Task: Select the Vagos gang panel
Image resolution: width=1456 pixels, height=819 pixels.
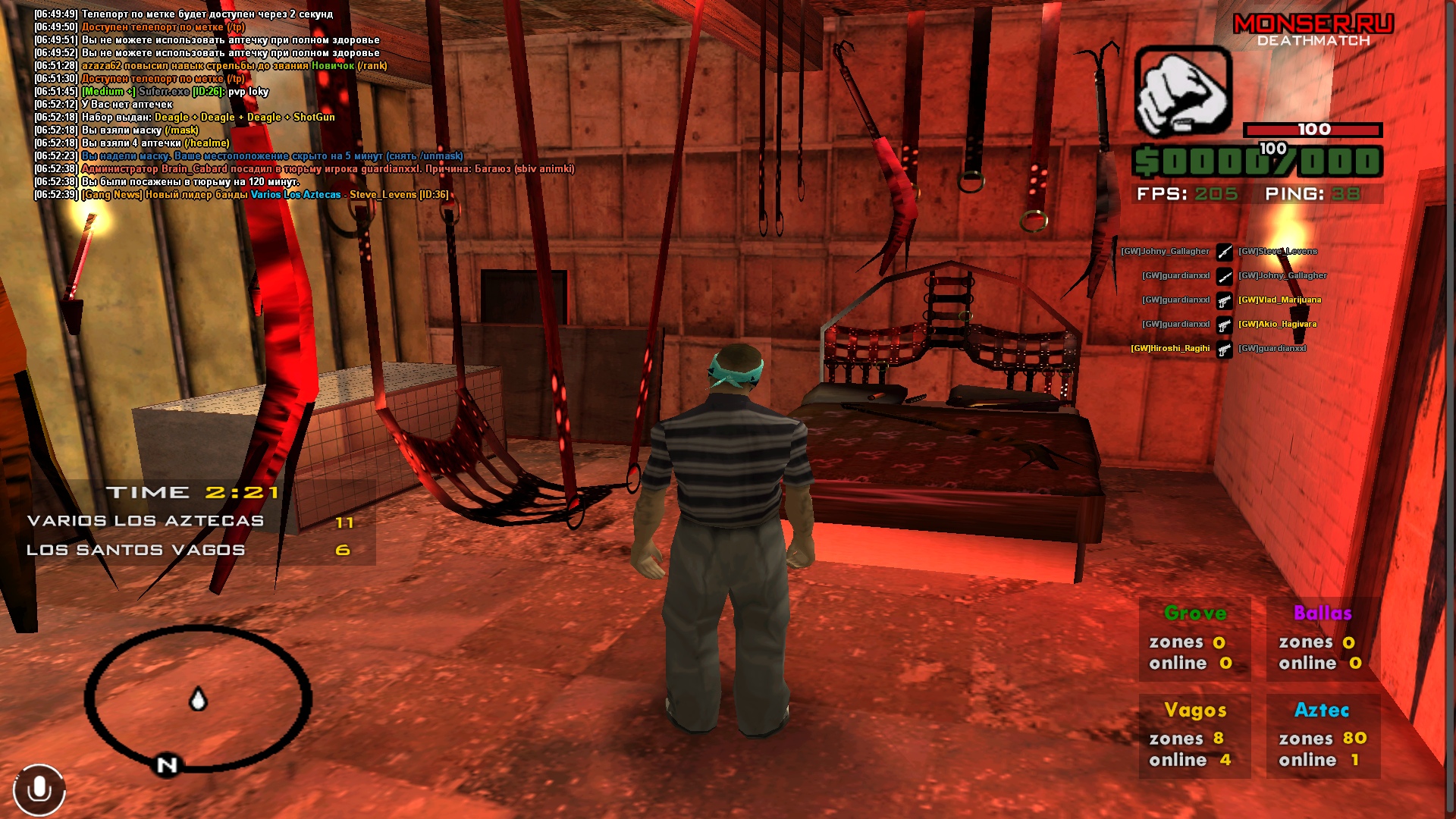Action: coord(1194,735)
